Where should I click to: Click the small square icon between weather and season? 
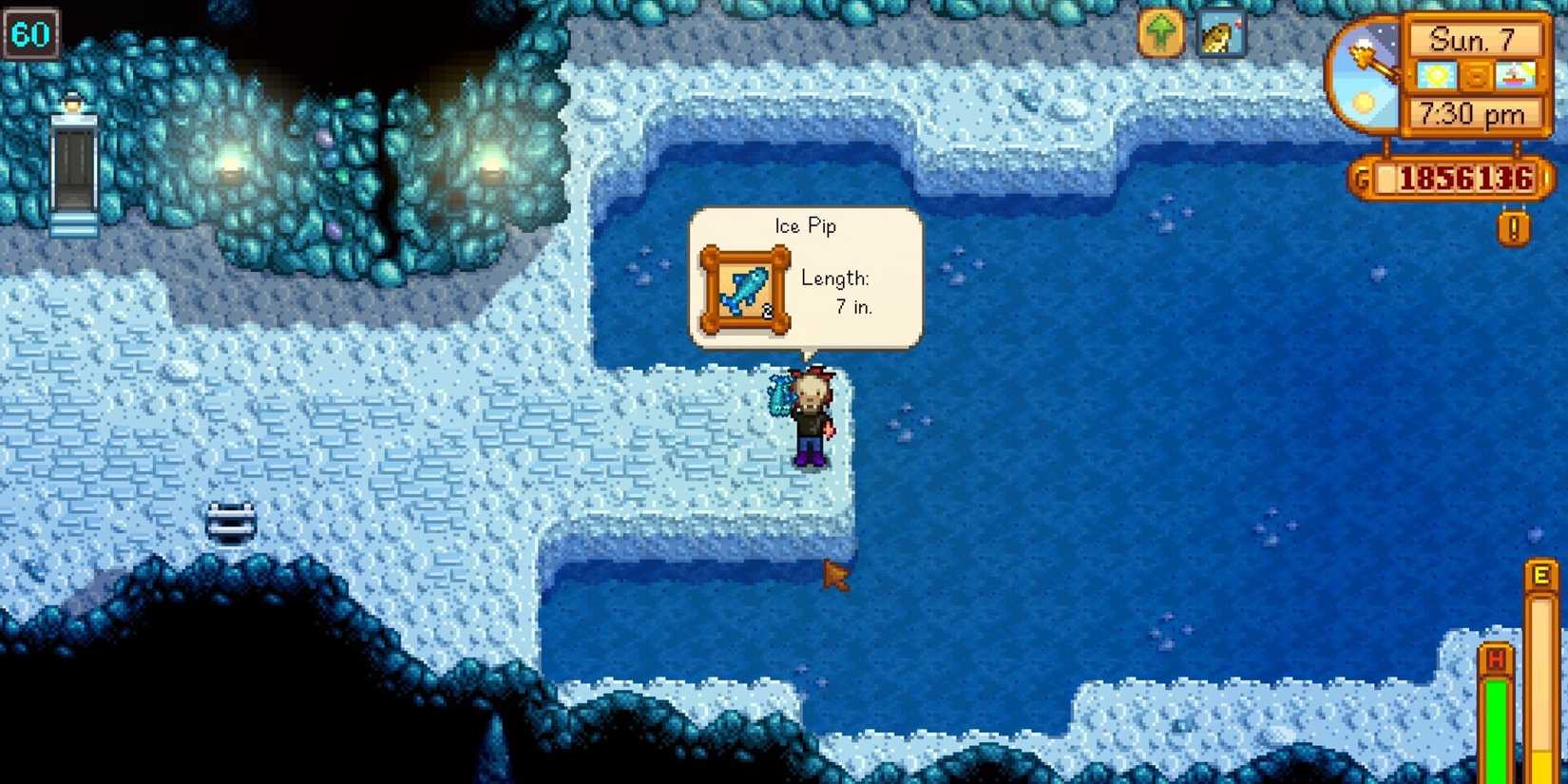[1477, 74]
